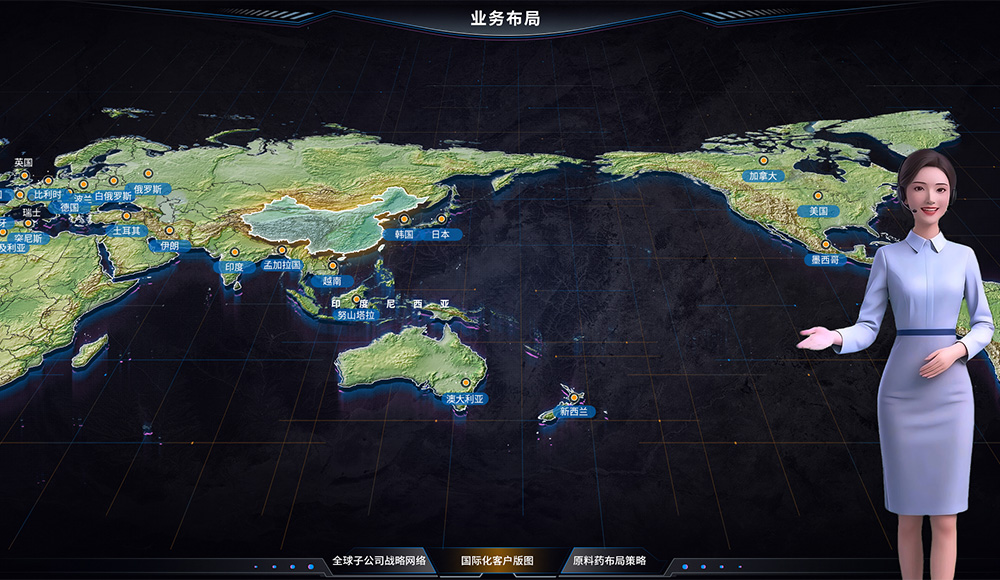Select the 土耳其 marker label
Image resolution: width=1000 pixels, height=580 pixels.
coord(127,230)
